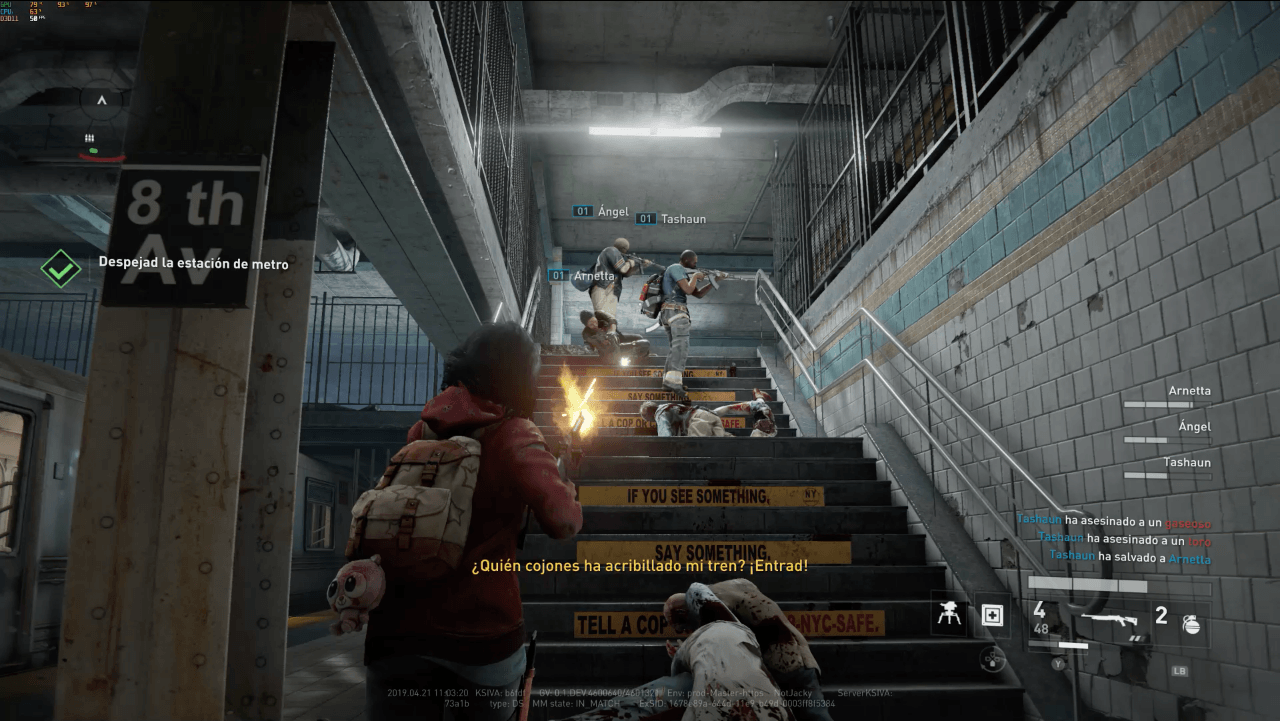Click the radar compass with arrow

[x=101, y=101]
